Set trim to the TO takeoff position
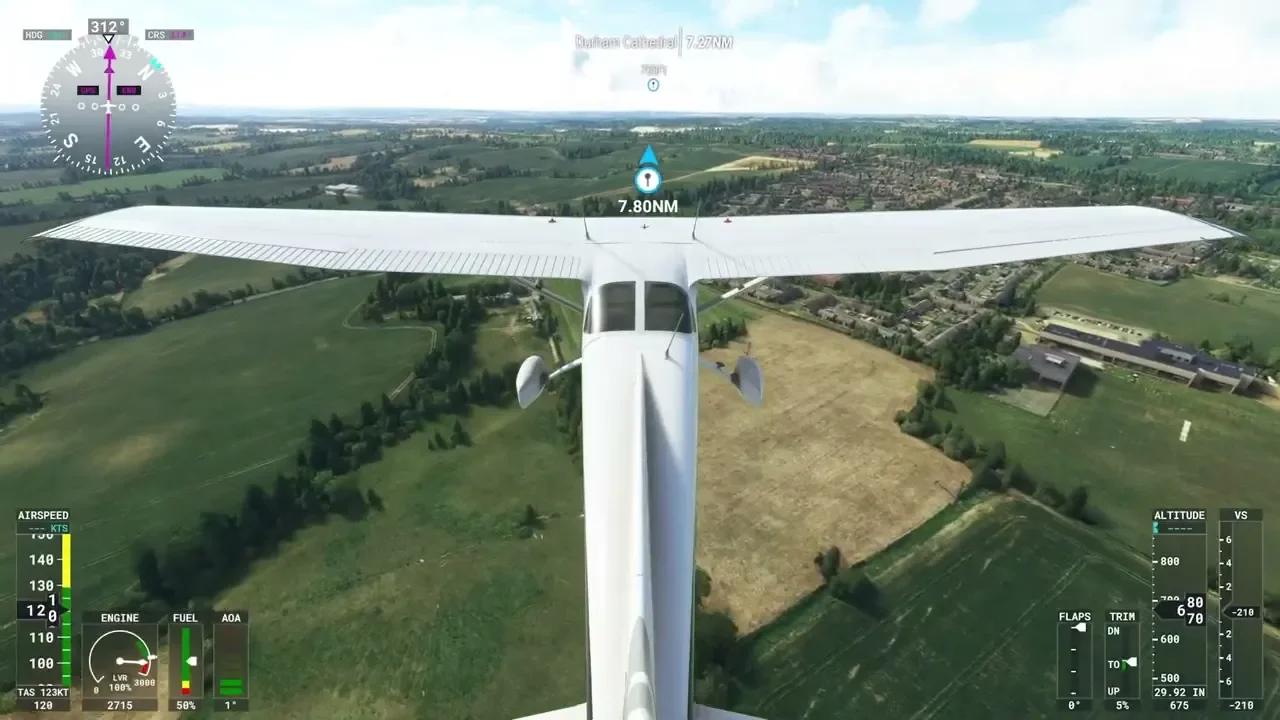Image resolution: width=1280 pixels, height=720 pixels. (1128, 662)
